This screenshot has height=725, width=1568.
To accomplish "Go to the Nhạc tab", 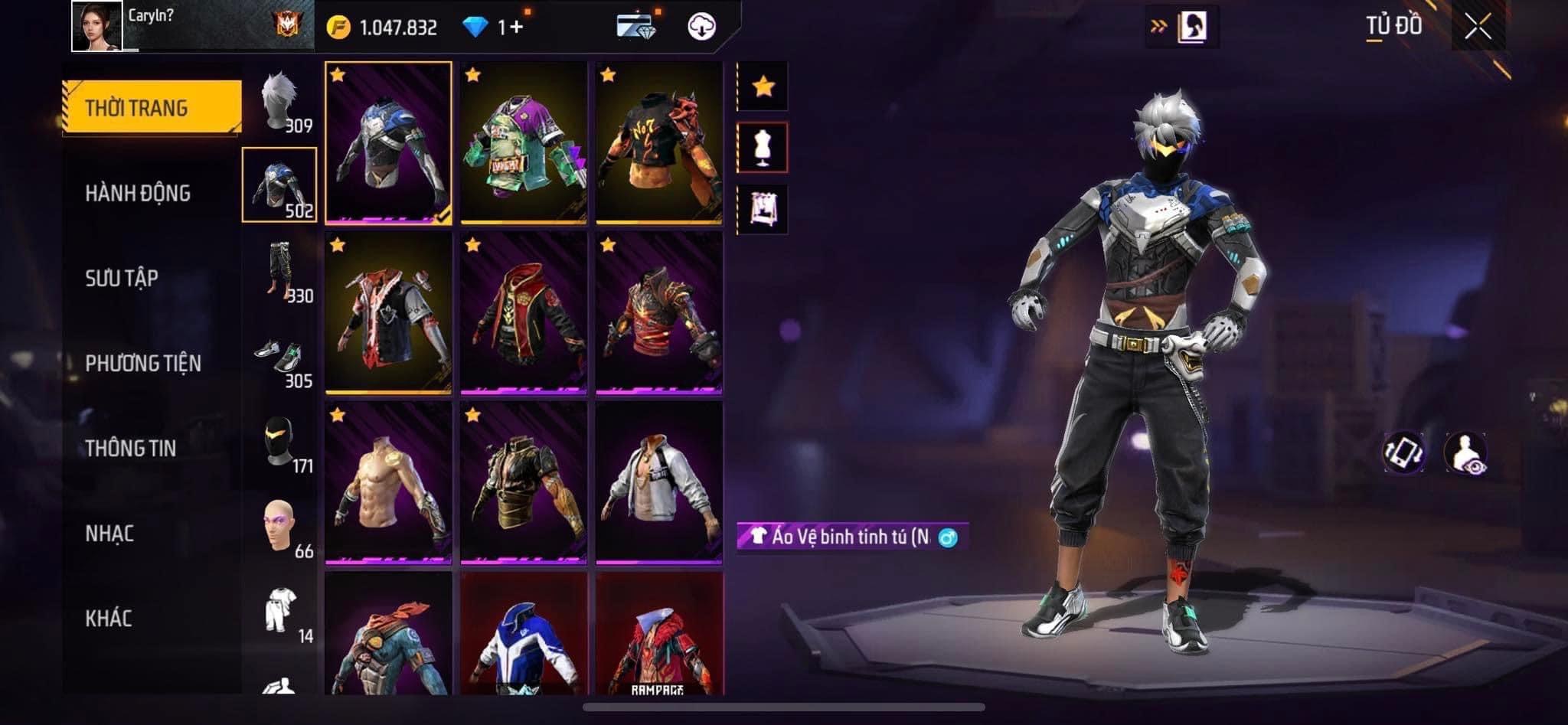I will click(109, 533).
